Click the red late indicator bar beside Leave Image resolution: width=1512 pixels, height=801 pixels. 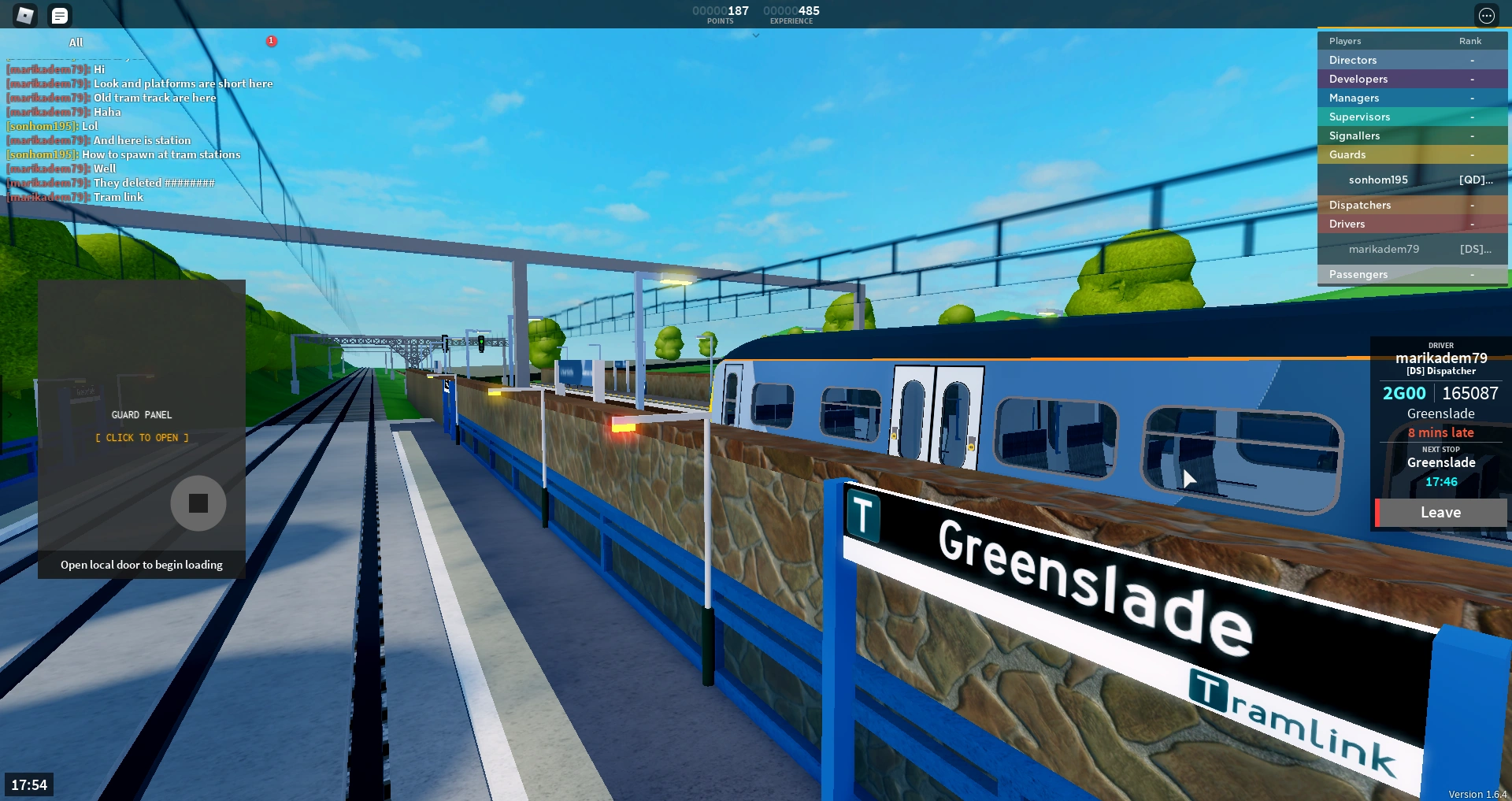1377,513
